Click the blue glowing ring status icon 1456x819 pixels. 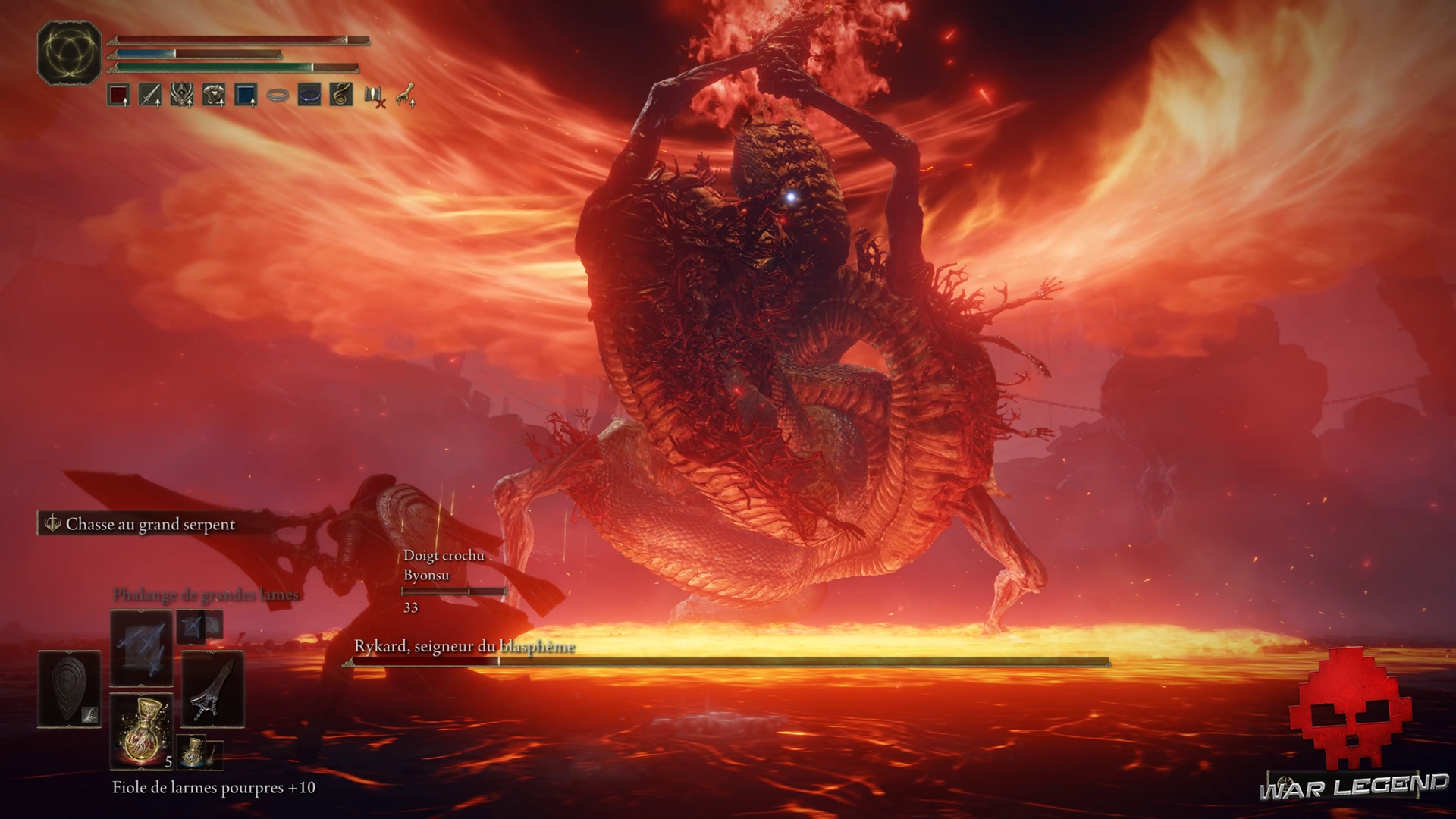pos(309,96)
